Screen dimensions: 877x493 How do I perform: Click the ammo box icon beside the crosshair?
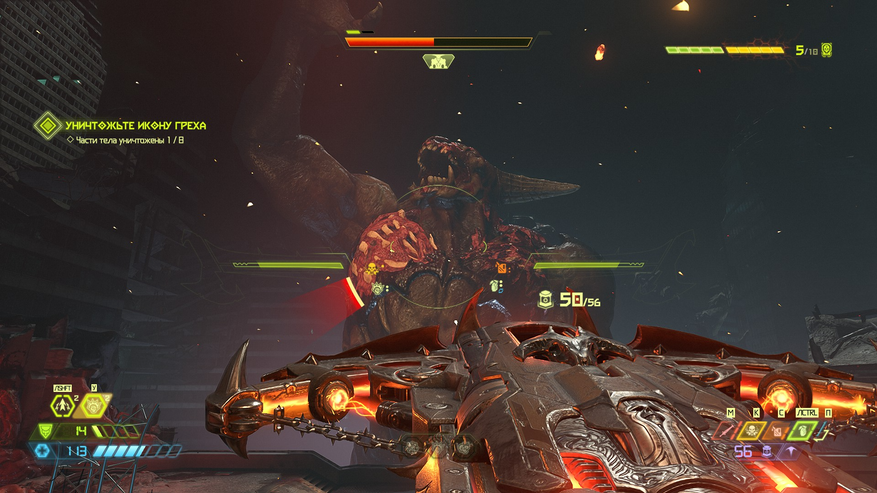click(x=545, y=298)
